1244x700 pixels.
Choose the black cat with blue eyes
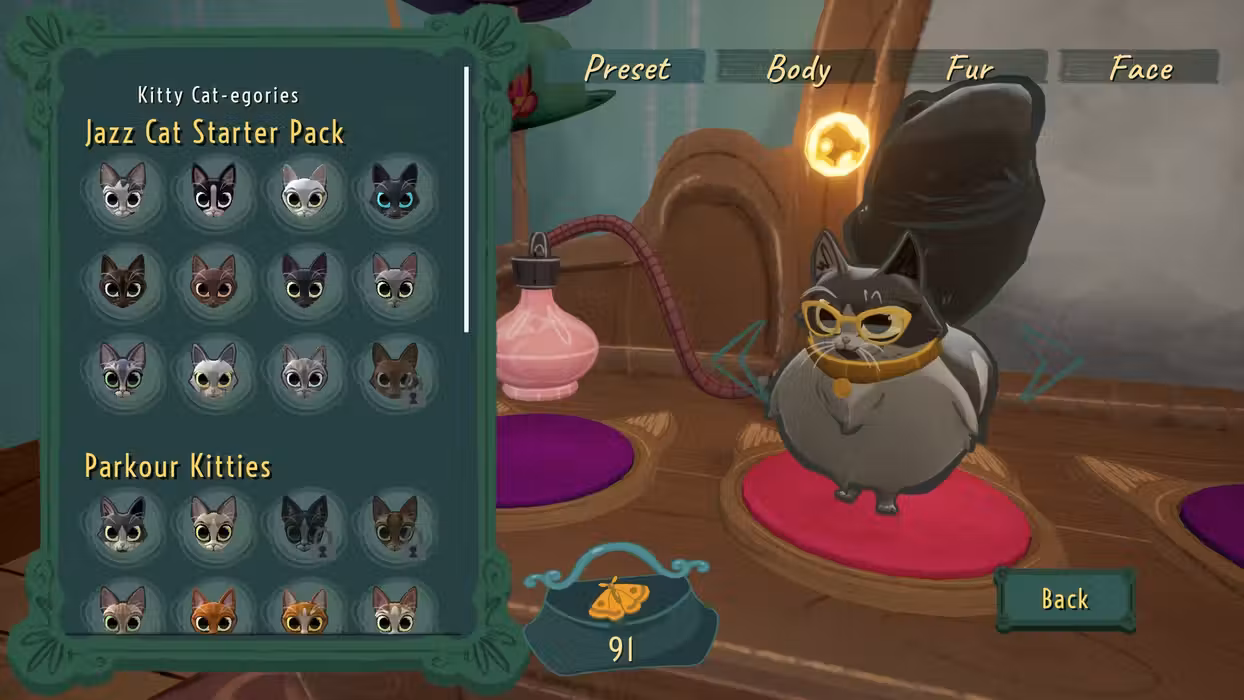pyautogui.click(x=395, y=191)
